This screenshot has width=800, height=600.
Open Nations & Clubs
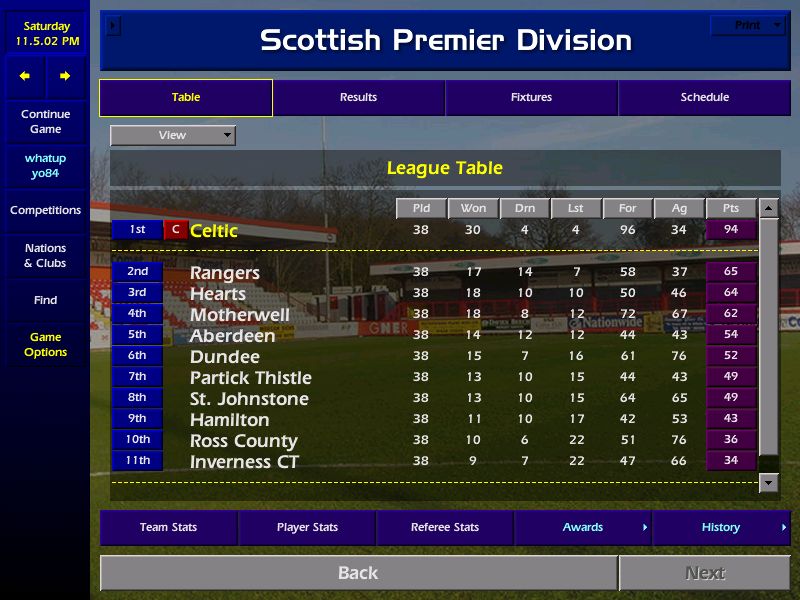45,256
